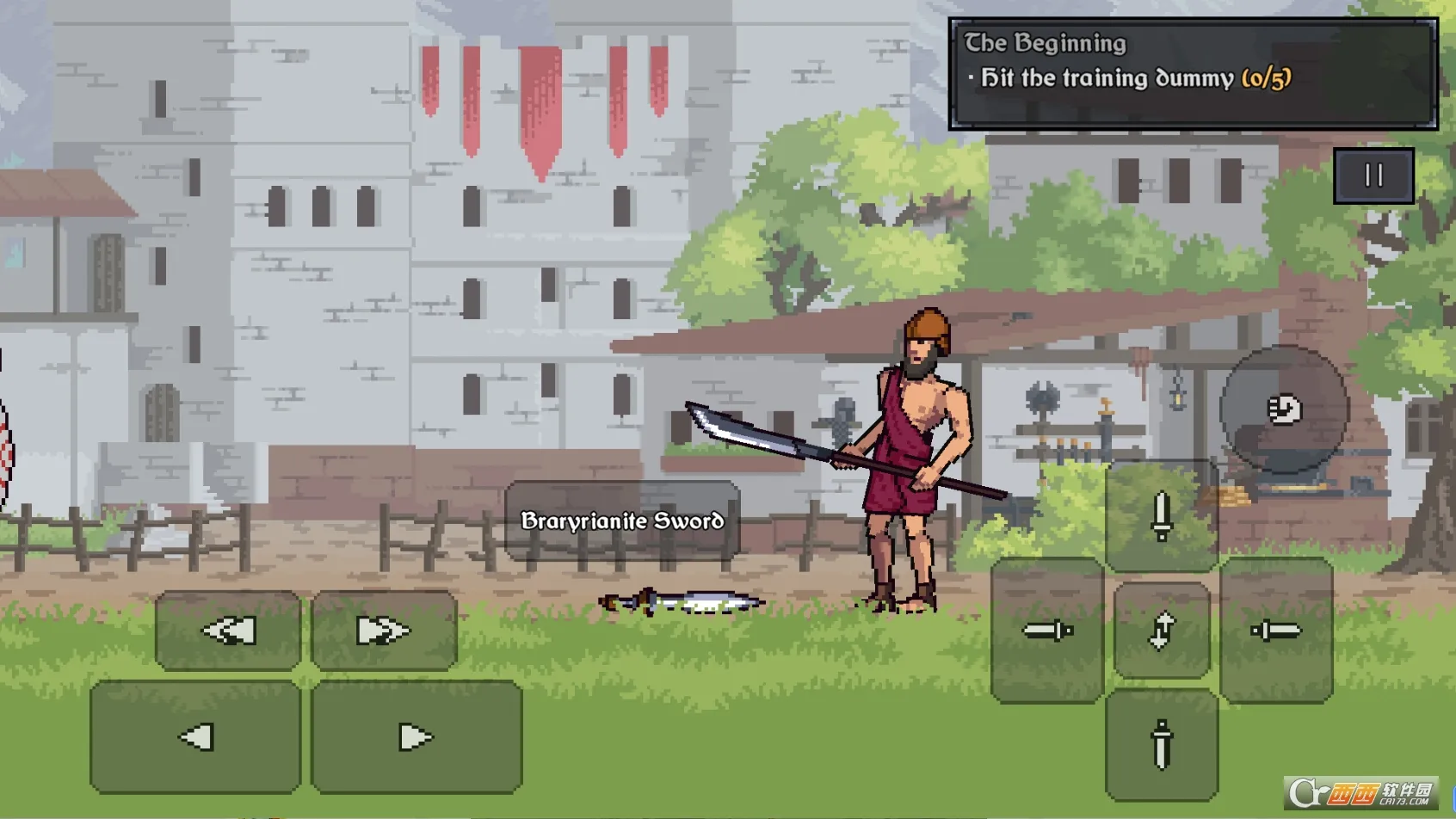
Task: Attack with the left-pointing sword button
Action: pyautogui.click(x=1047, y=631)
